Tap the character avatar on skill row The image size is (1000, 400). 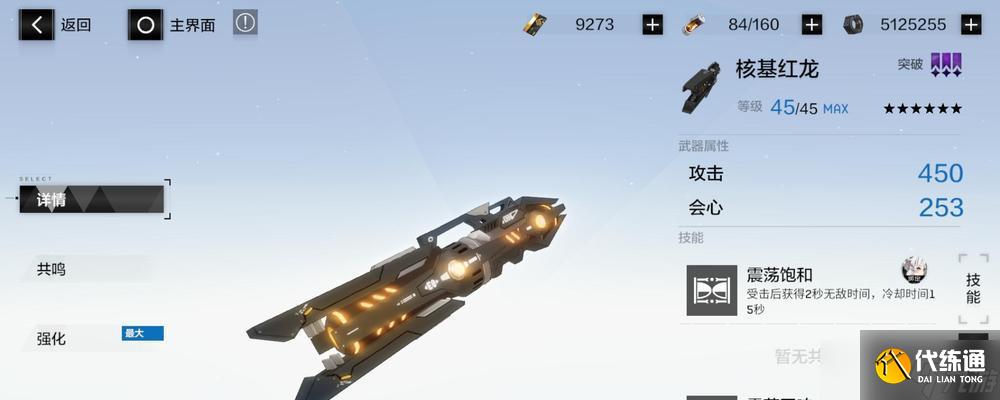tap(914, 269)
